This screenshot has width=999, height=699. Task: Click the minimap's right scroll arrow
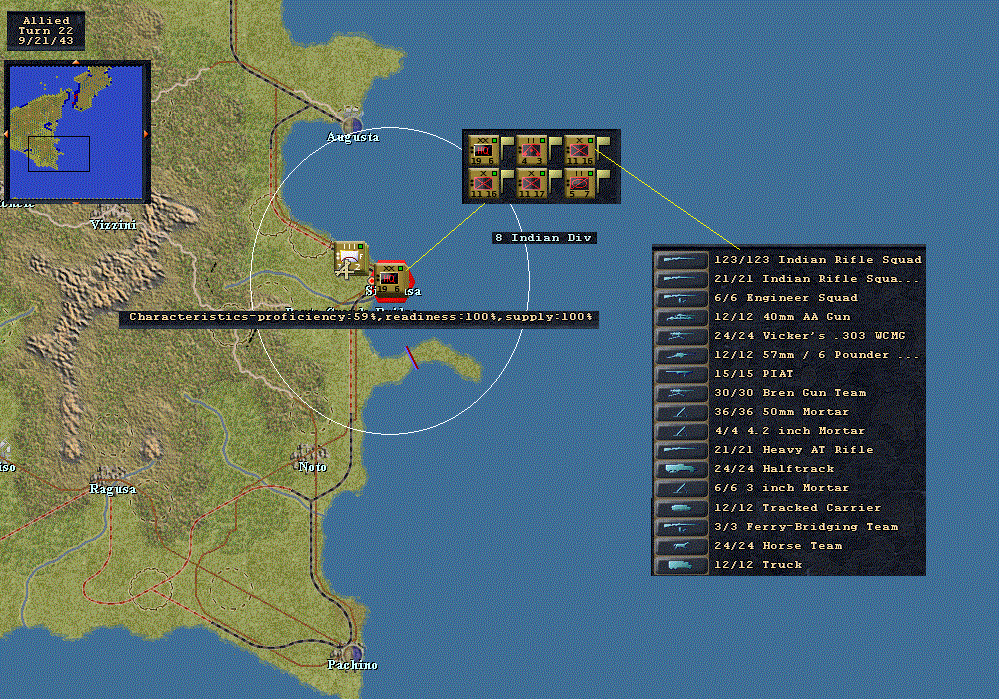coord(147,133)
